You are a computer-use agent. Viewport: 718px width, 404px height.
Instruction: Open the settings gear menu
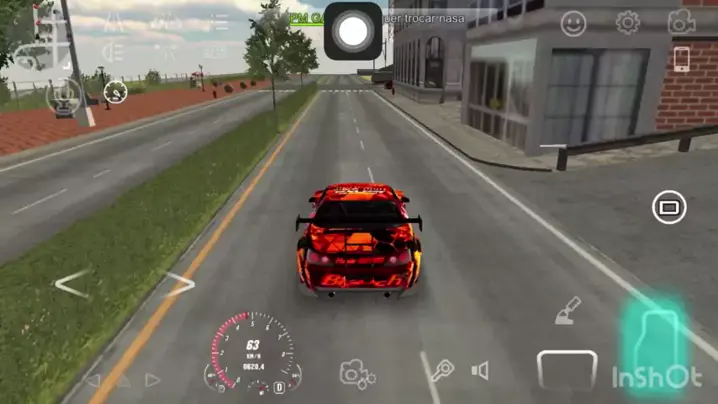[x=628, y=22]
